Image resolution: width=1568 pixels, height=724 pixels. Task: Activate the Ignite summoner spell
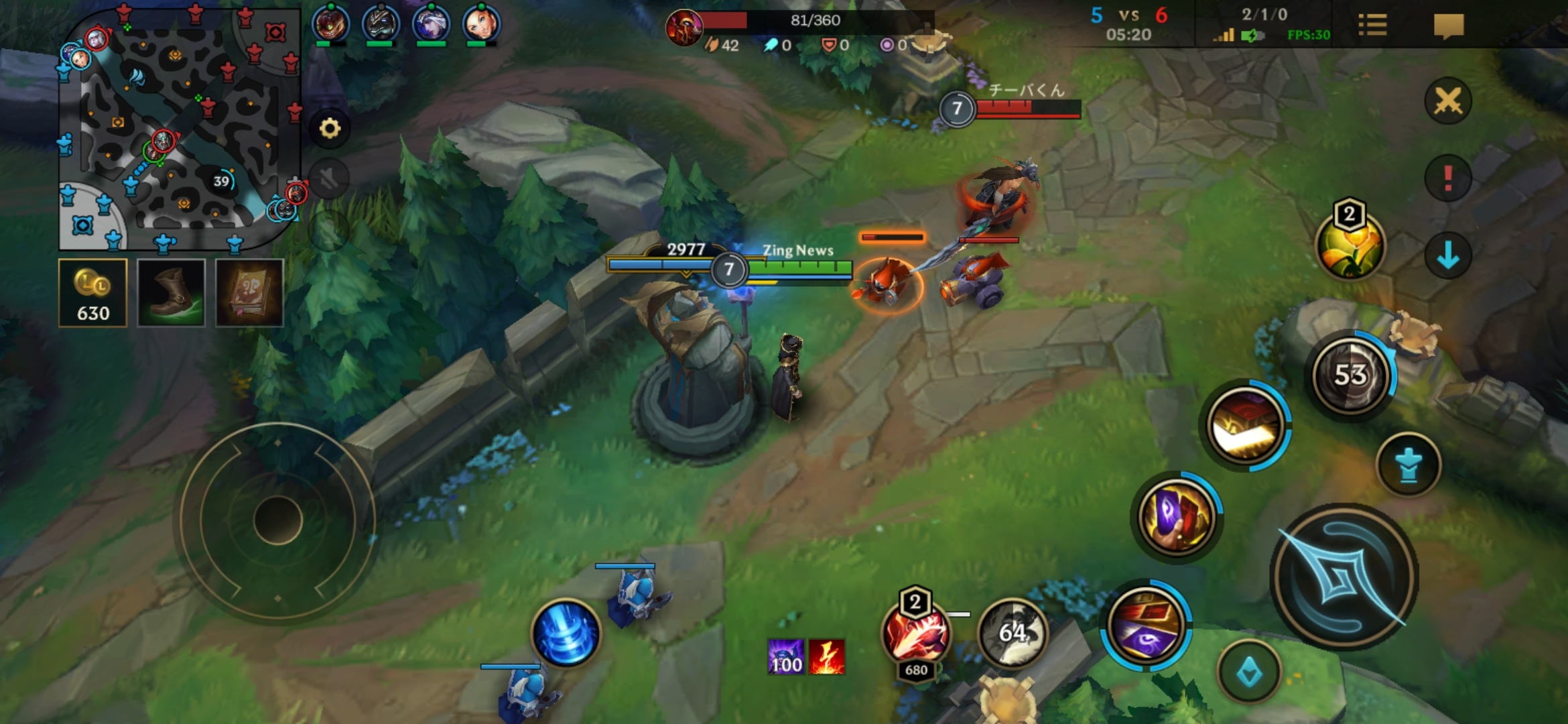(x=915, y=633)
